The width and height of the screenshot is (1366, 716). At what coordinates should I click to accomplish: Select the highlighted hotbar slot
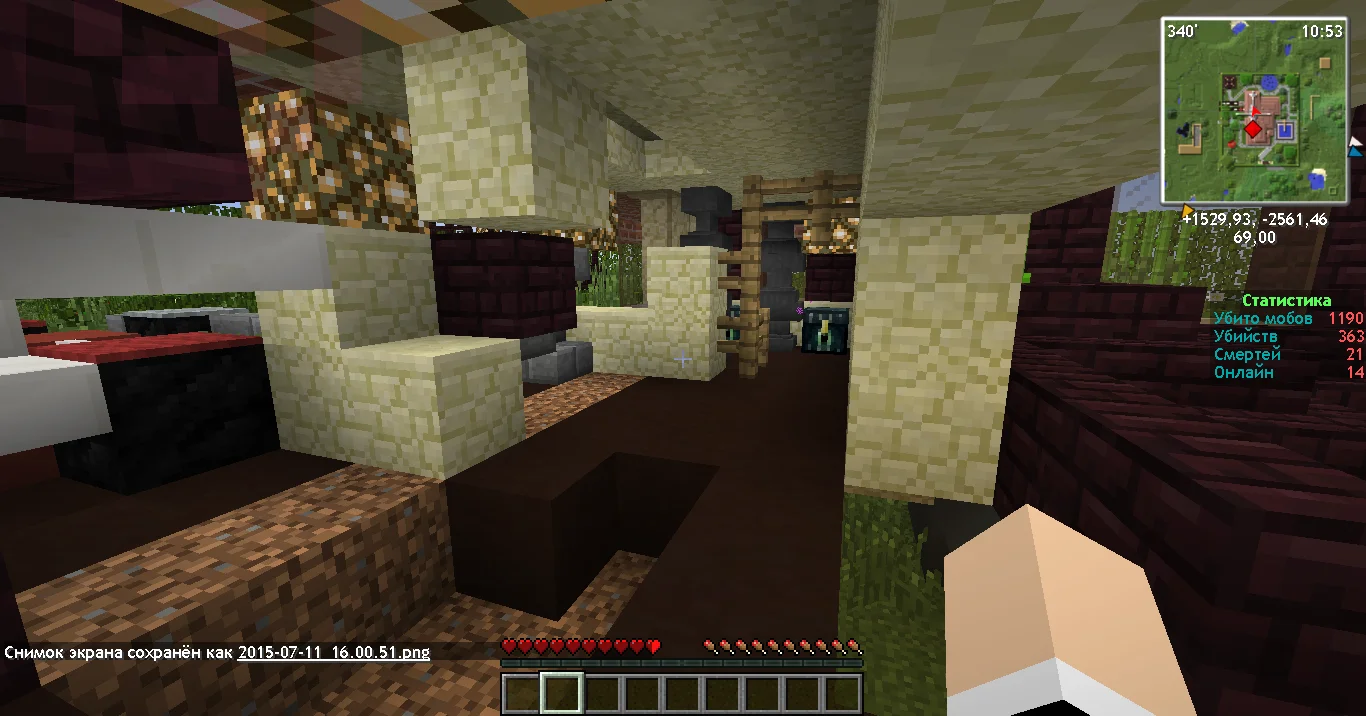point(562,693)
